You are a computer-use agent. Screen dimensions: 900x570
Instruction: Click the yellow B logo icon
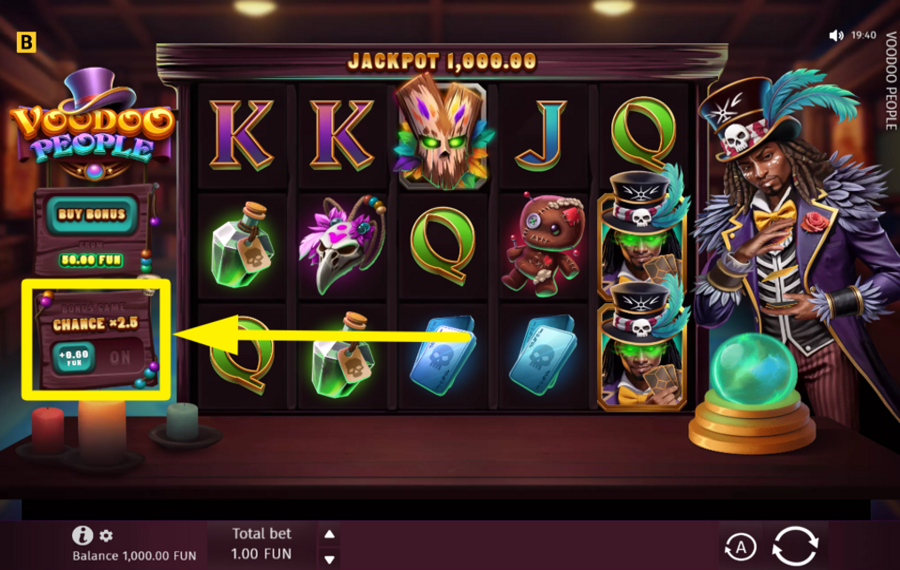point(26,42)
